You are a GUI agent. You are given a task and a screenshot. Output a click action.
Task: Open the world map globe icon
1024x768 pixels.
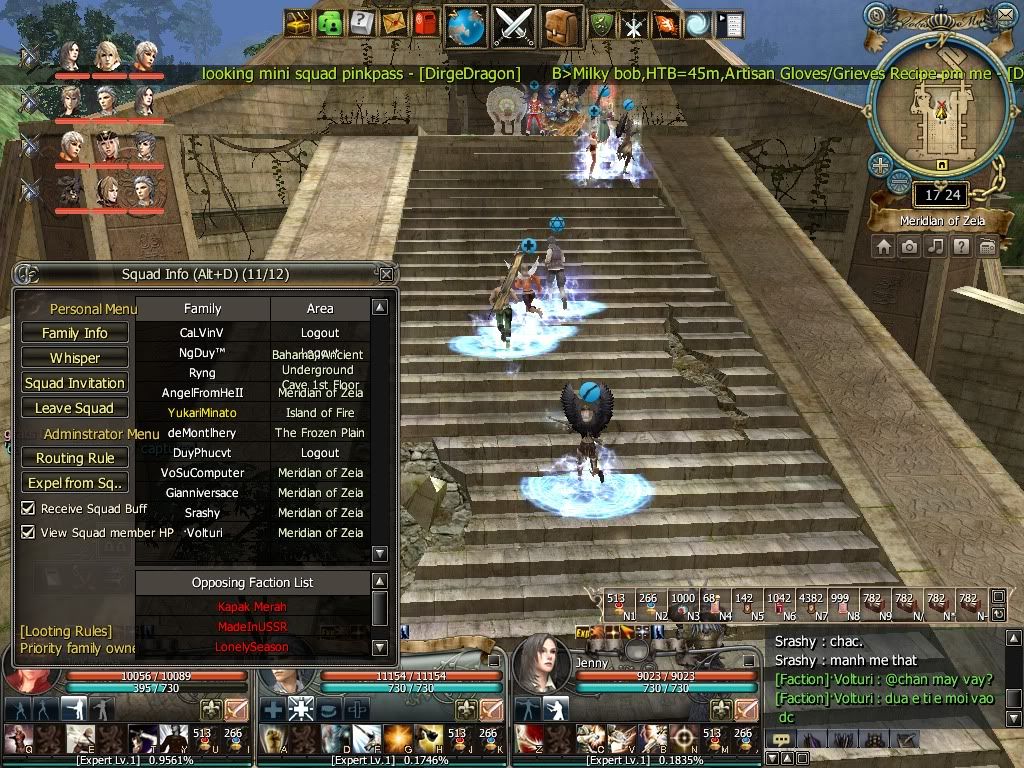click(x=466, y=24)
